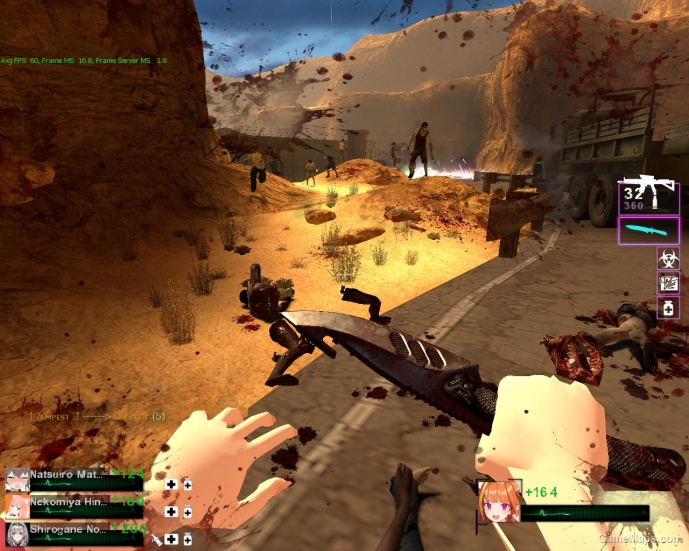Select the pain pills bottle slot
The width and height of the screenshot is (689, 551).
pyautogui.click(x=668, y=309)
